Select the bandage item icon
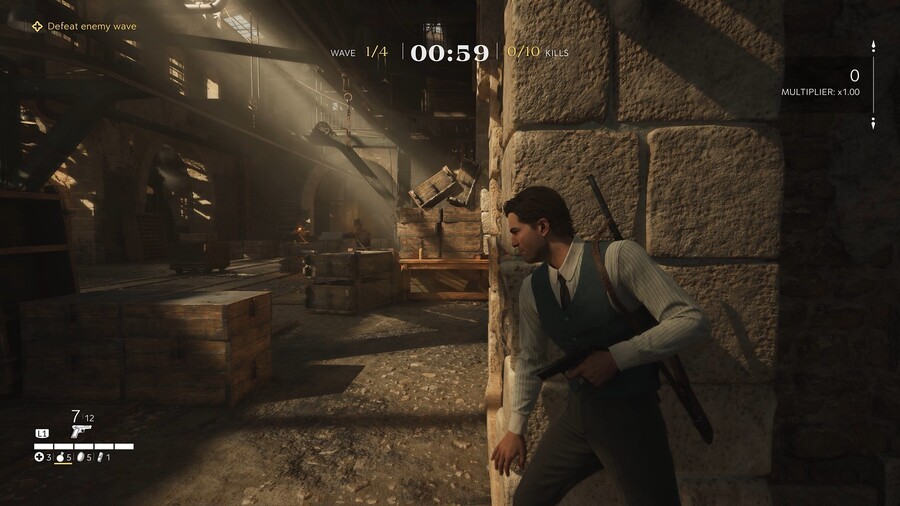The width and height of the screenshot is (900, 506). click(x=100, y=457)
